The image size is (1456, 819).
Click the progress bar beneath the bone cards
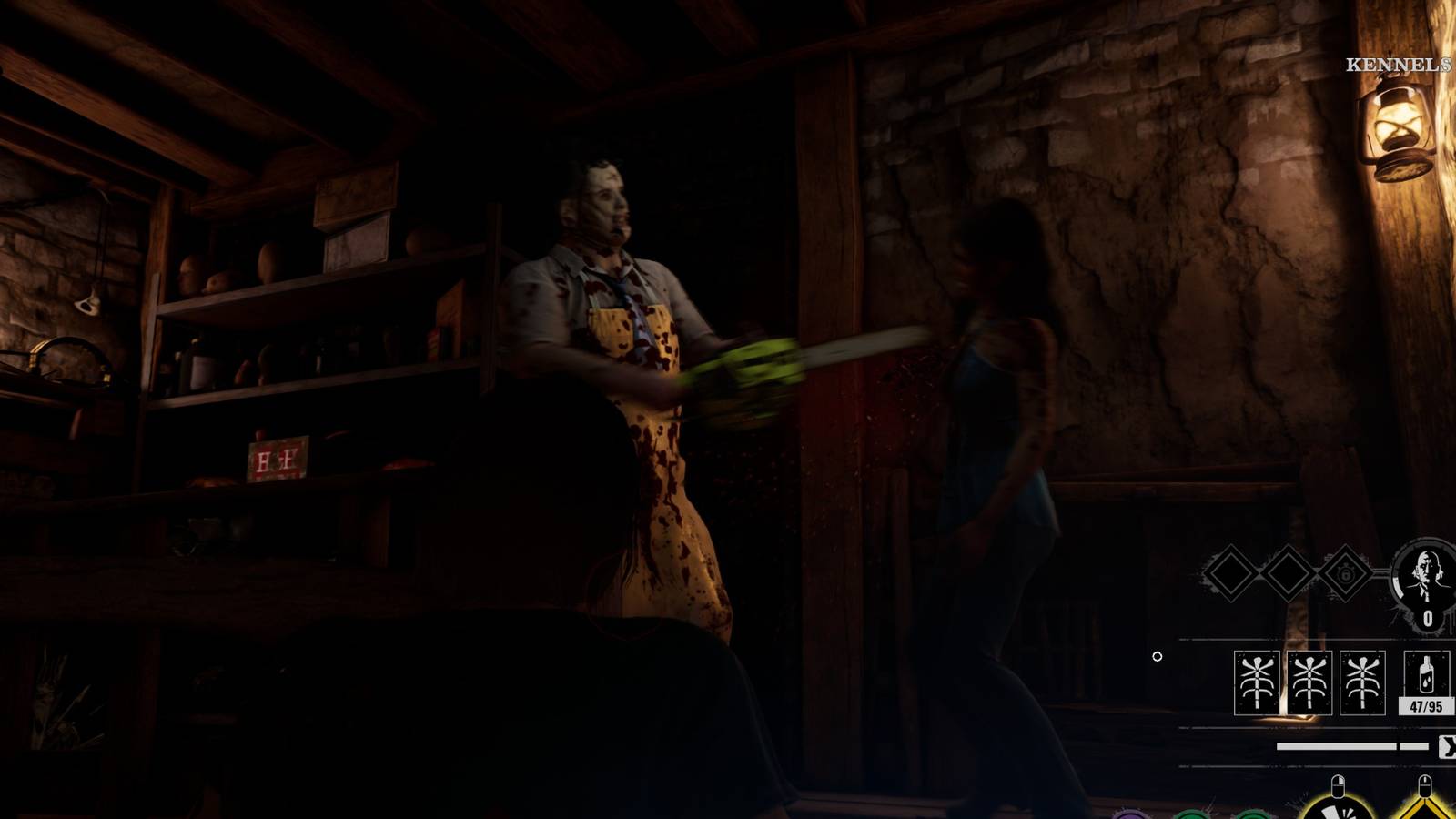click(1338, 744)
